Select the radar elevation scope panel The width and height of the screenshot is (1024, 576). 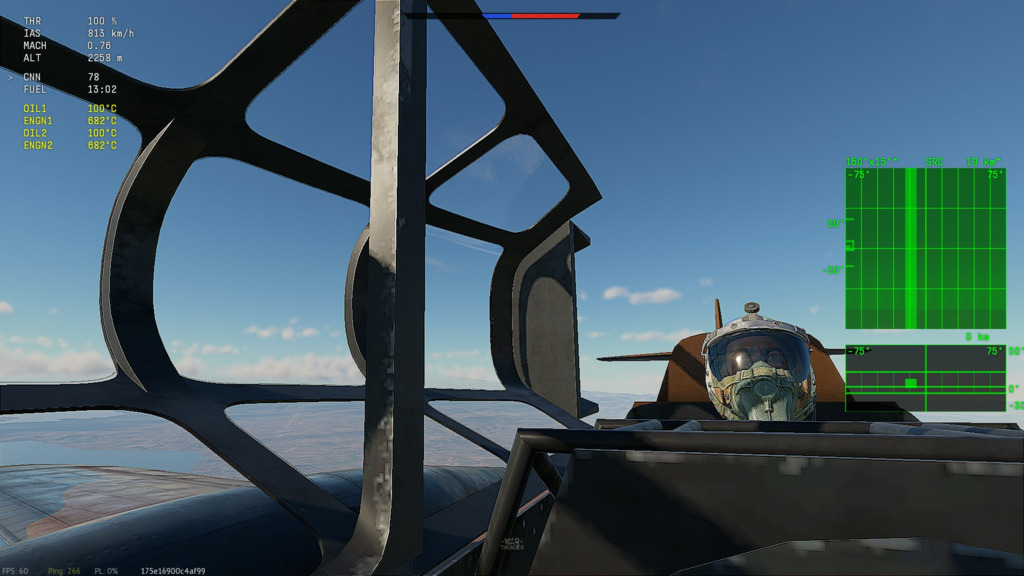click(x=925, y=378)
